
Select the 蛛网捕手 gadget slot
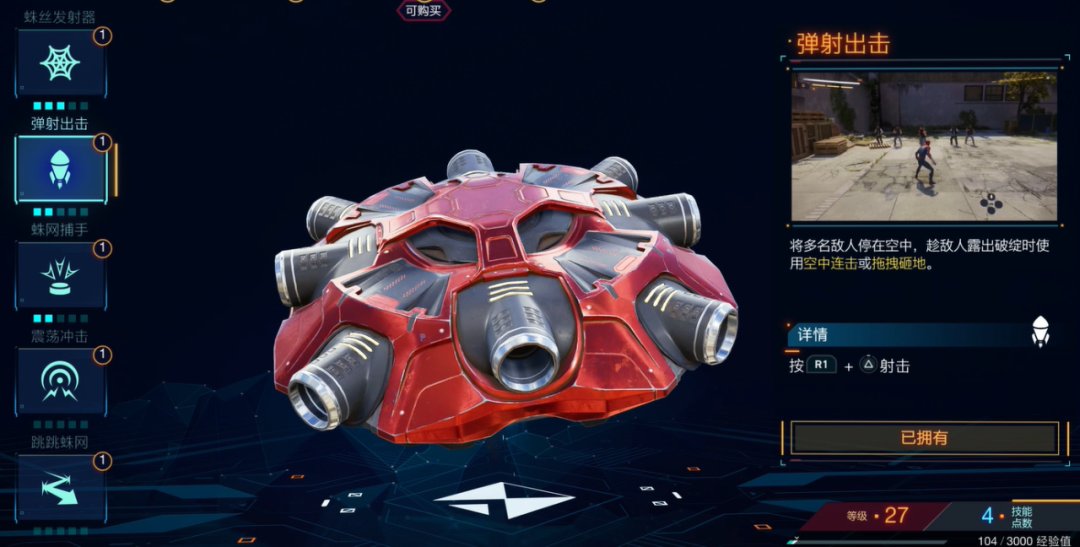60,275
